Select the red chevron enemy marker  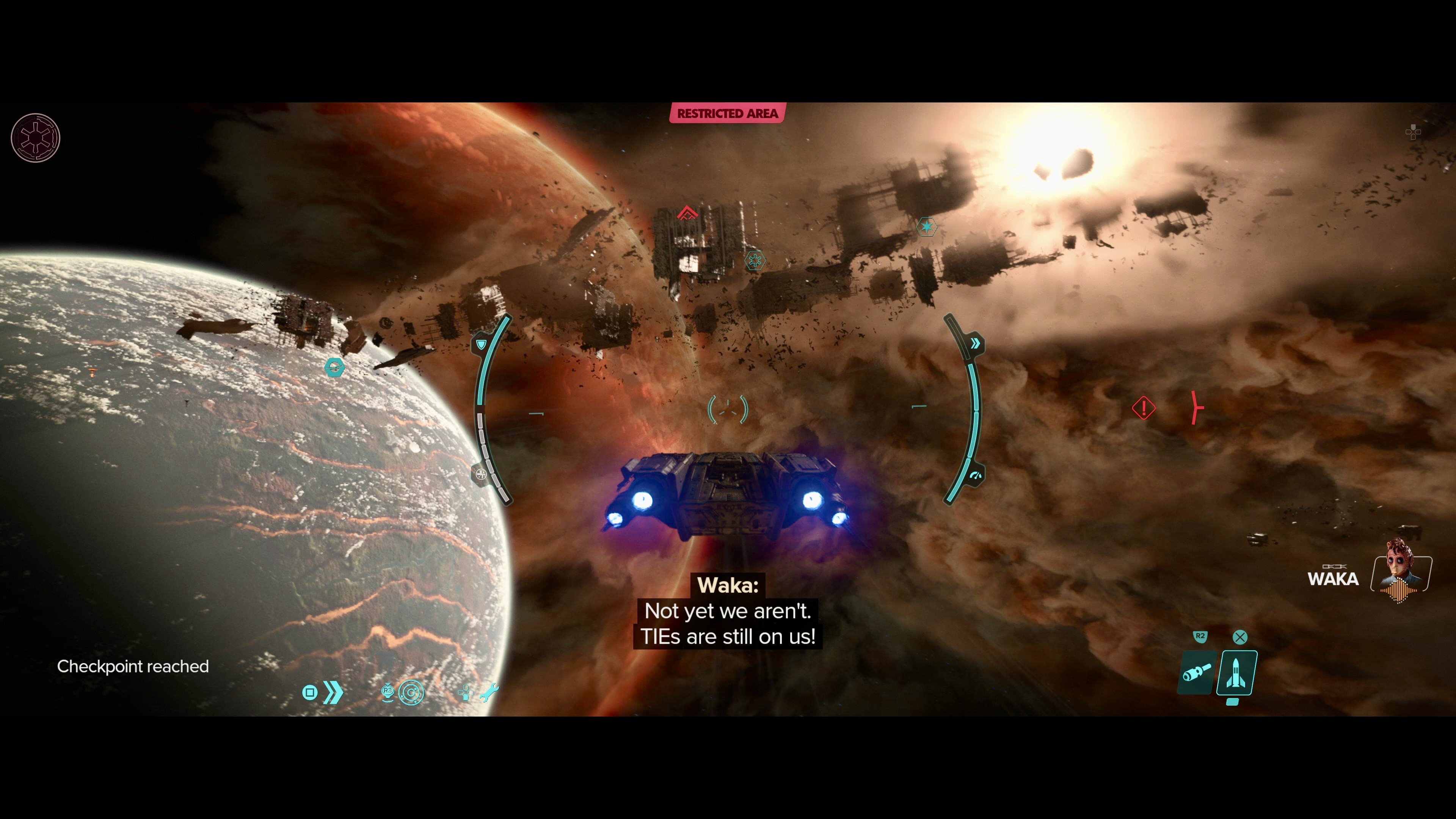[687, 213]
